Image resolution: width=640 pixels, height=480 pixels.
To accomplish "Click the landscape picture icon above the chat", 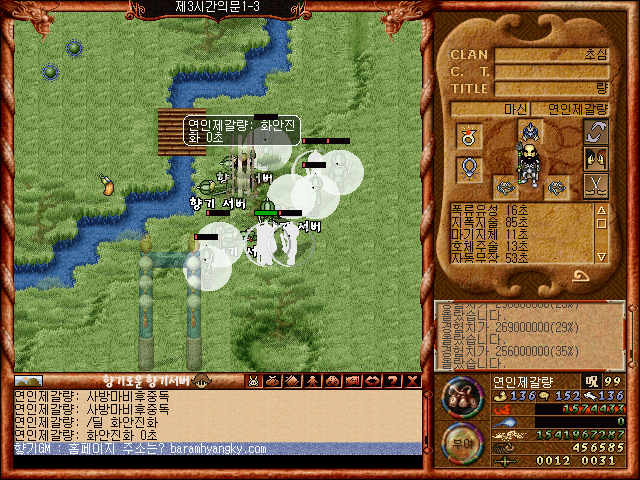I will pyautogui.click(x=28, y=381).
